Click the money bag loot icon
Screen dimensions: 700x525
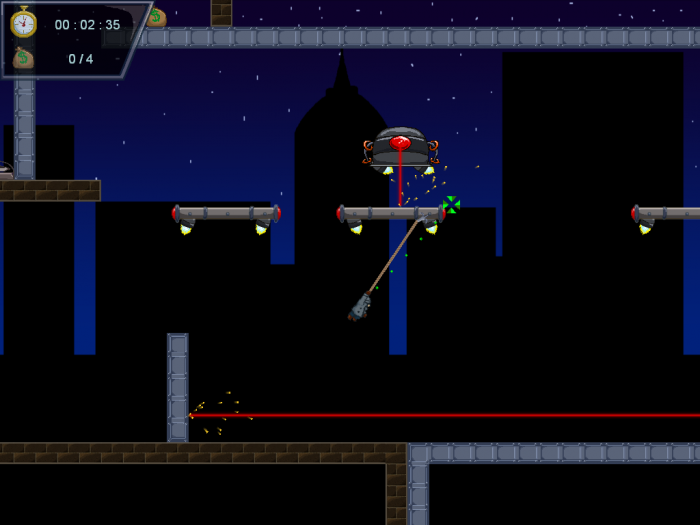[23, 58]
